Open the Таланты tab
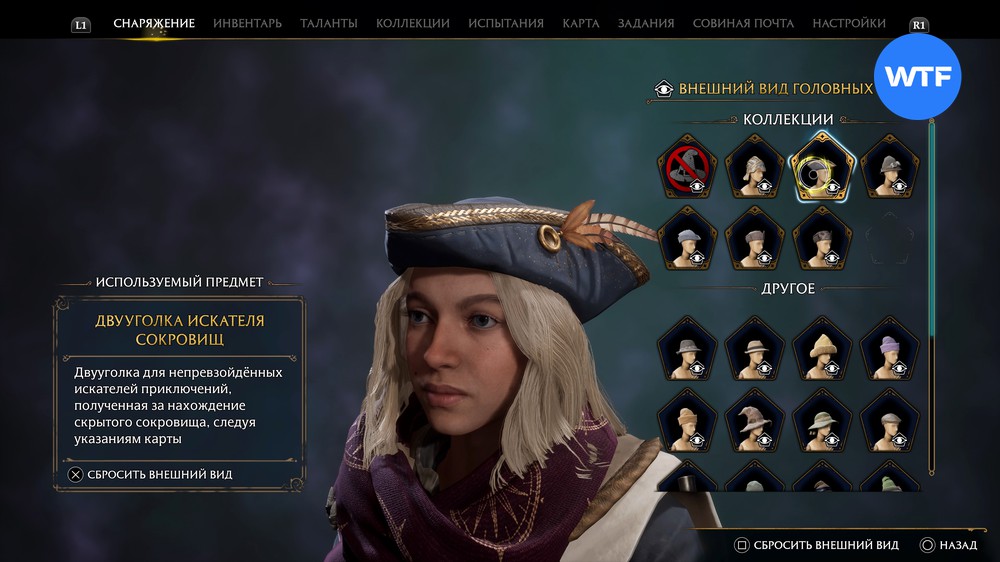 tap(329, 23)
